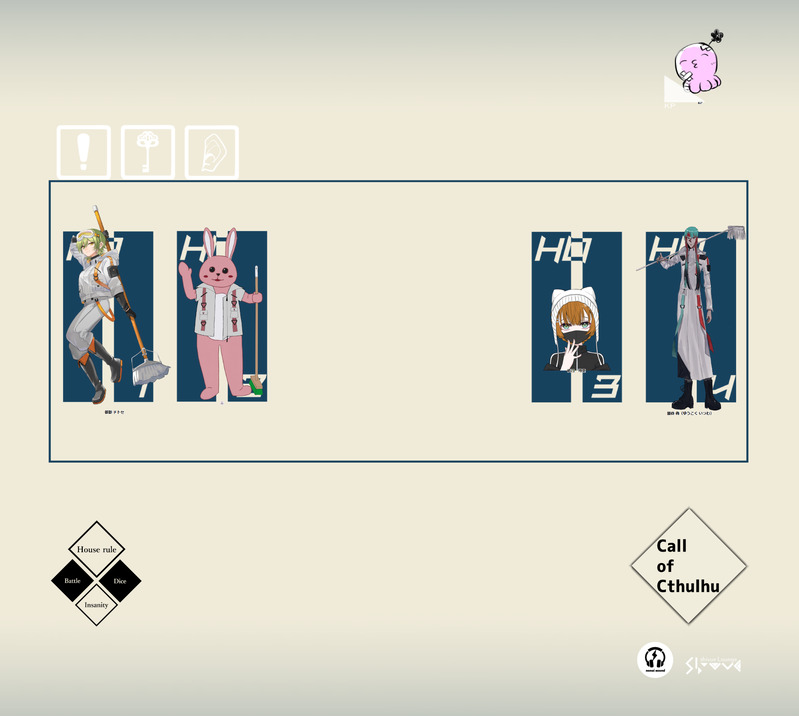View the Insanity rules diamond
The width and height of the screenshot is (799, 716).
[x=96, y=605]
